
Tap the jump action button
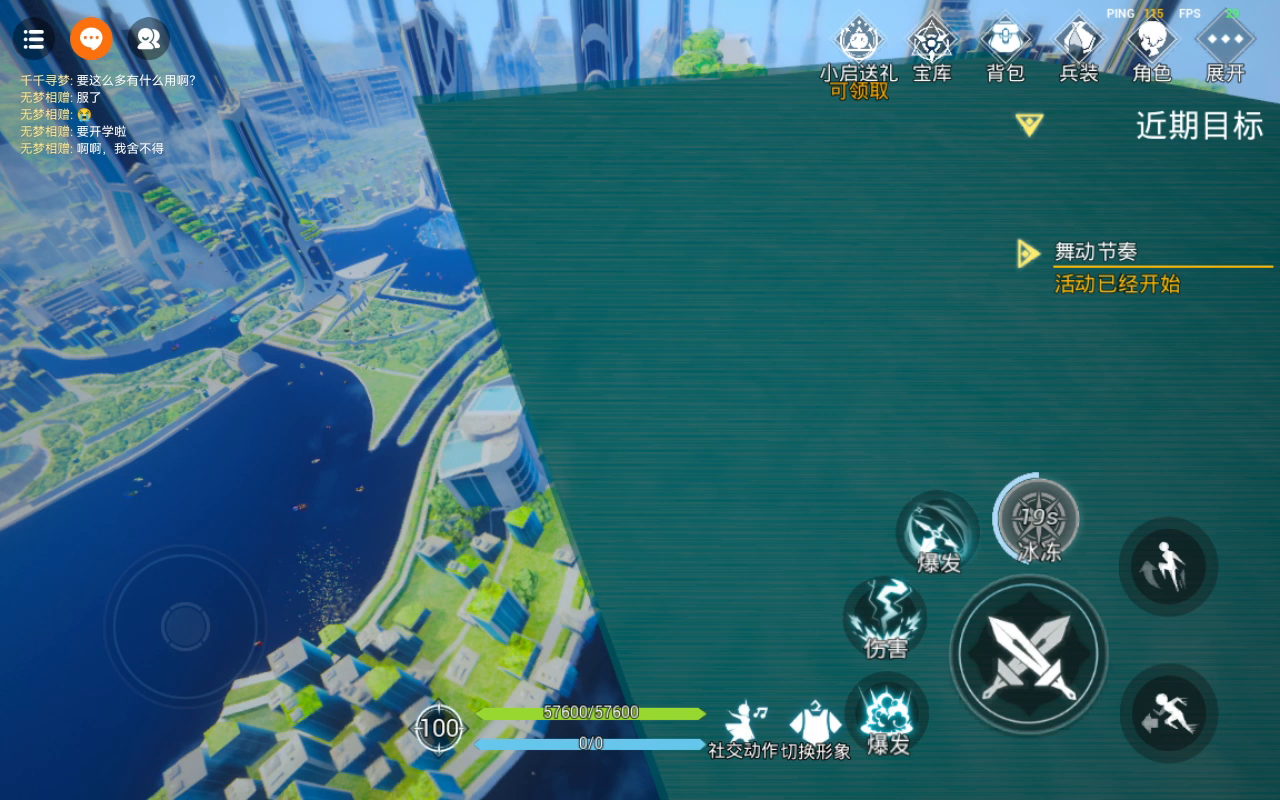[x=1168, y=567]
